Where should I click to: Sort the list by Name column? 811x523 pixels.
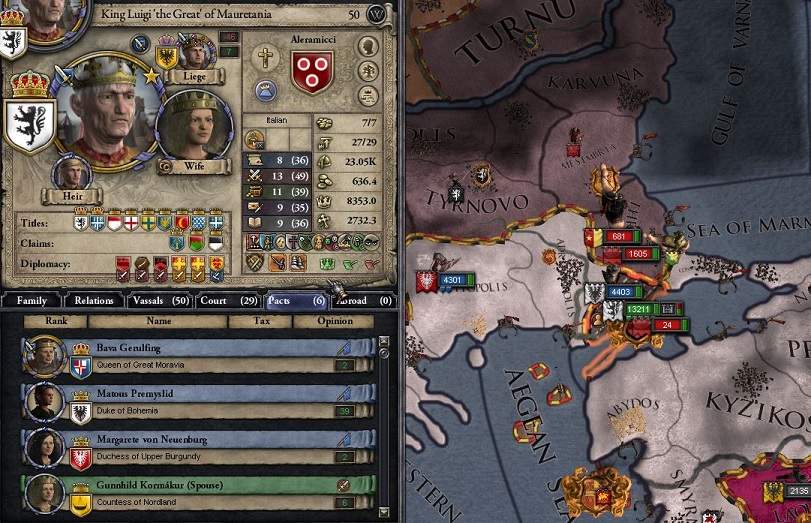tap(159, 321)
